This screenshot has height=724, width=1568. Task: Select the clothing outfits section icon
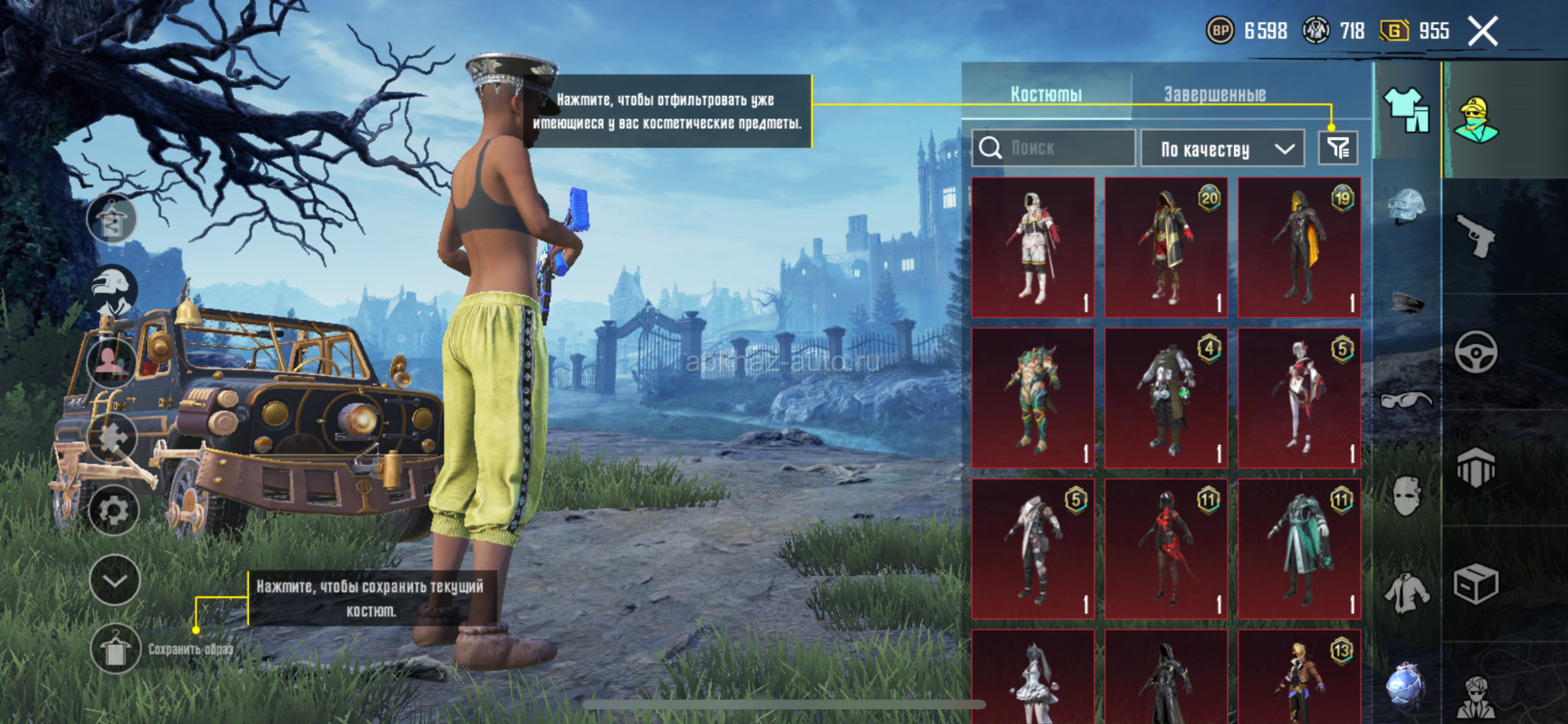click(1406, 110)
